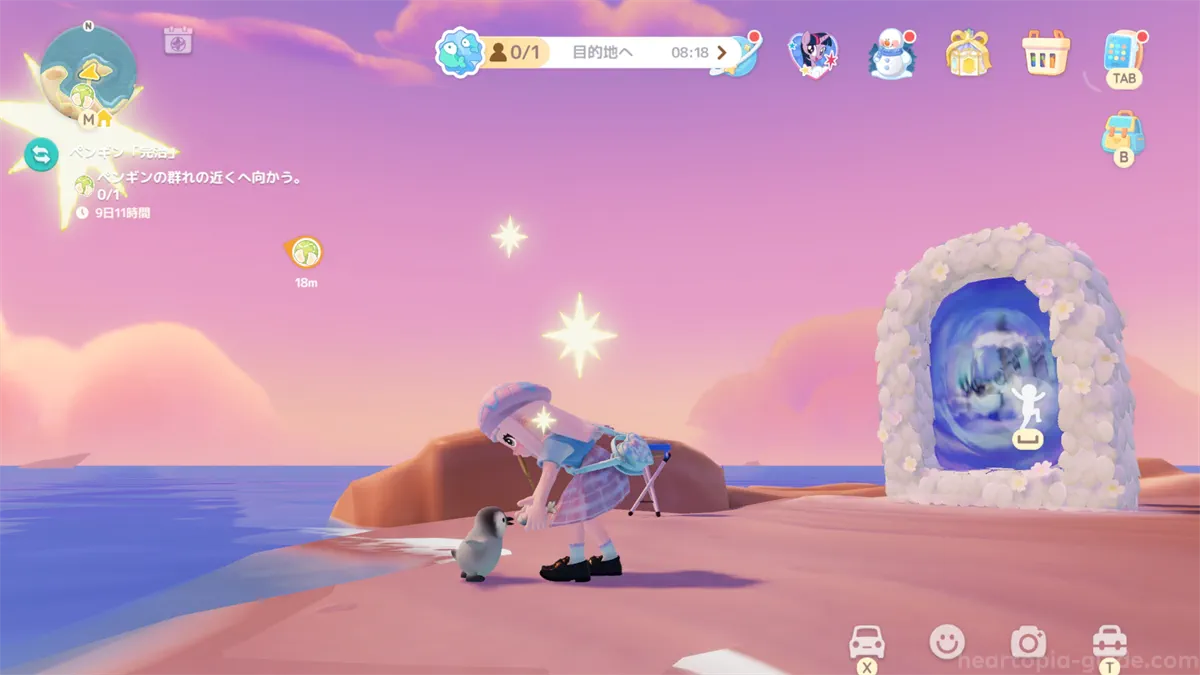Summon a vehicle with the car icon

click(x=866, y=641)
